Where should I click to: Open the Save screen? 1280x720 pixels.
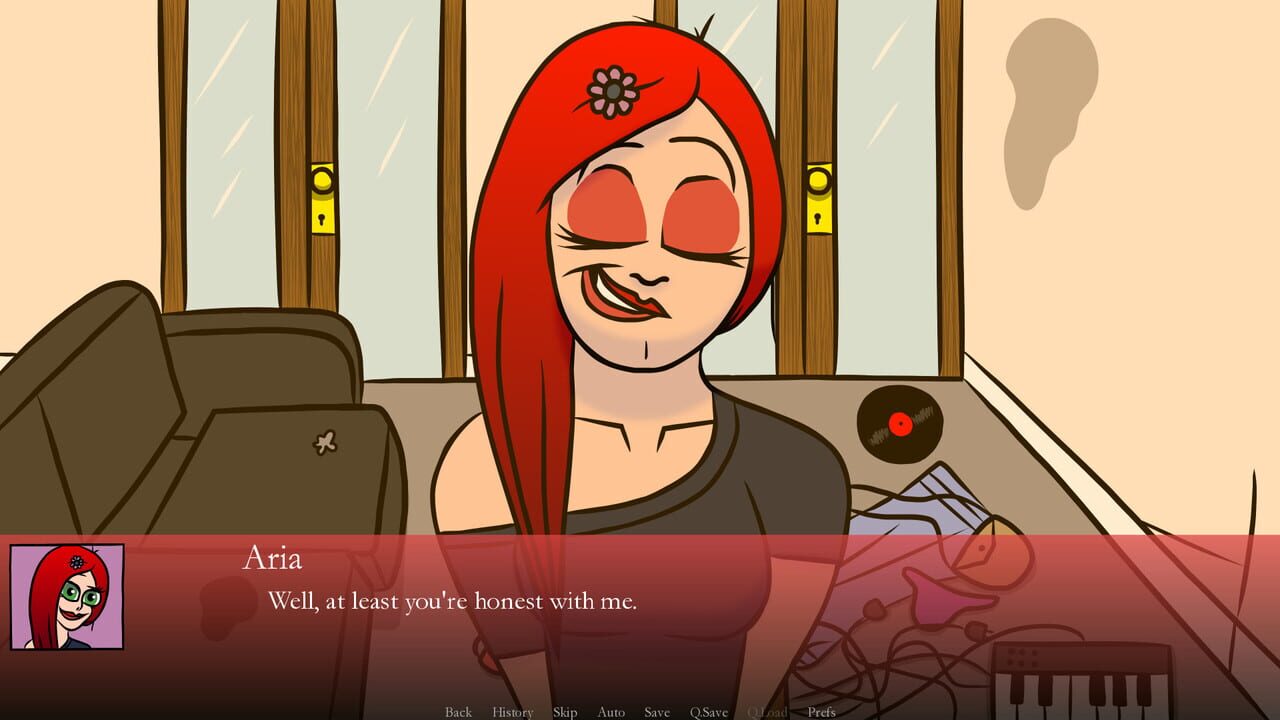pos(657,712)
